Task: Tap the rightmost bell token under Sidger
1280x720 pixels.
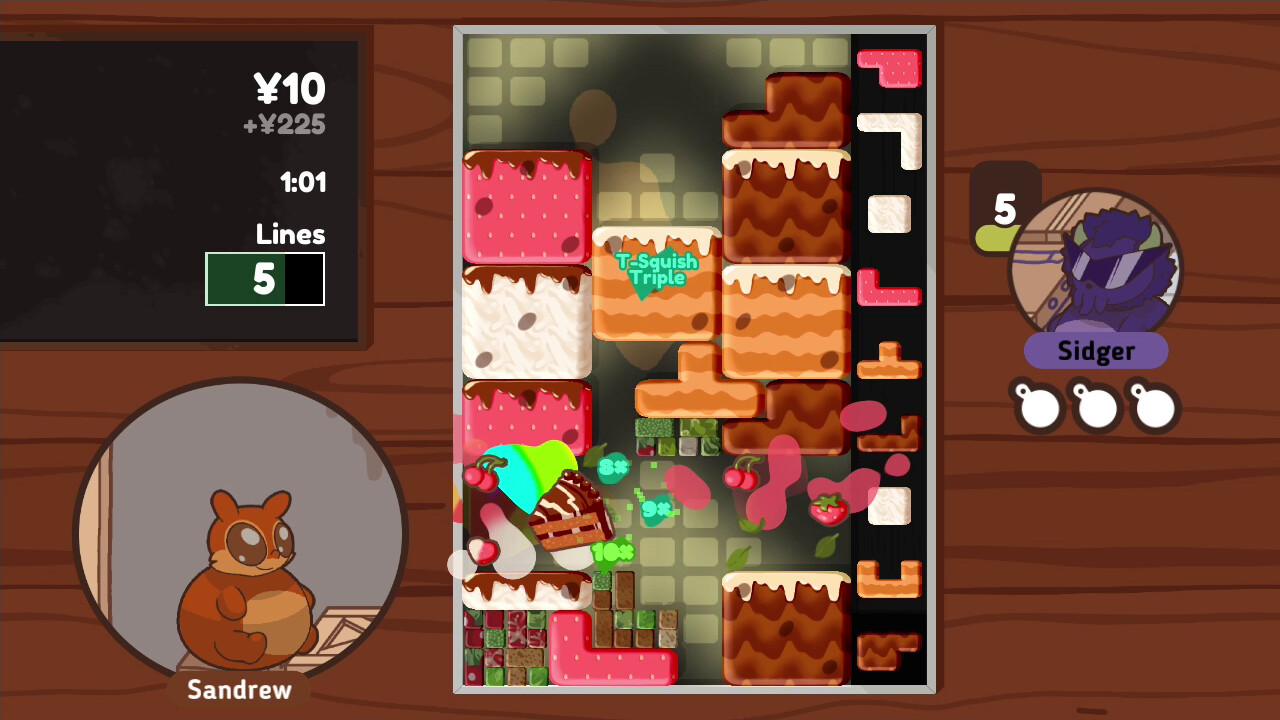Action: tap(1153, 406)
